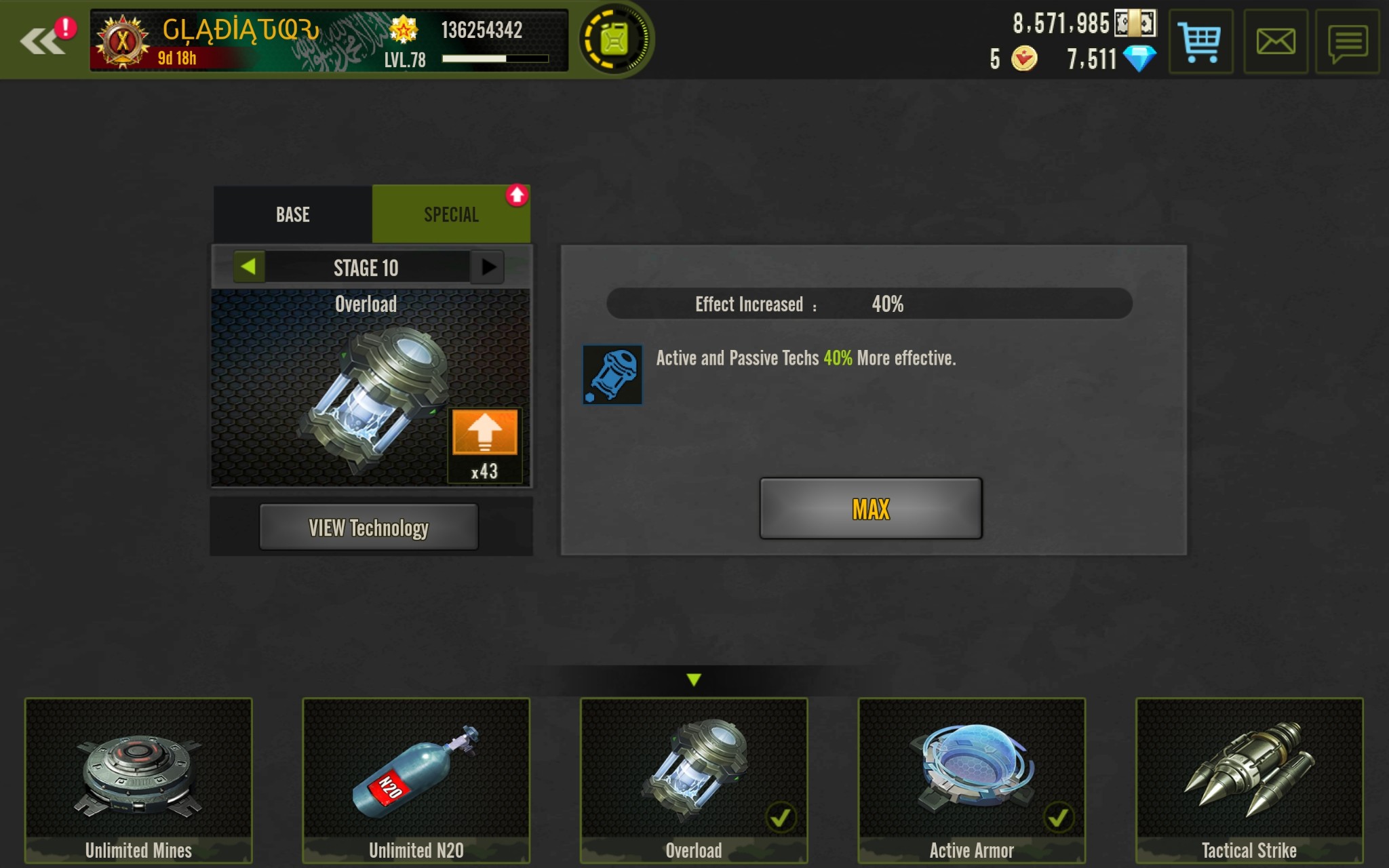Open the mail envelope inbox
Screen dimensions: 1389x868
pos(1275,42)
